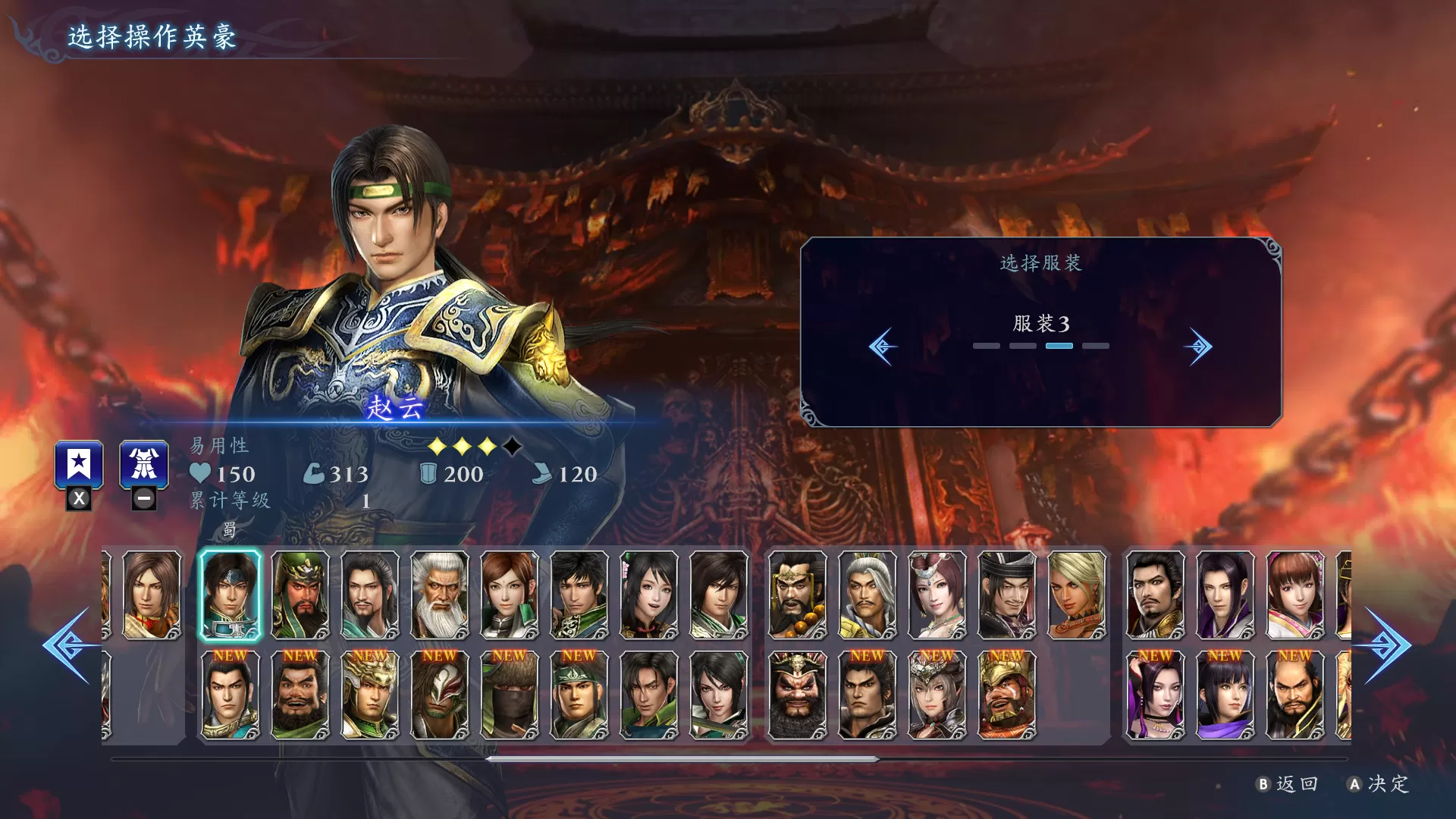Image resolution: width=1456 pixels, height=819 pixels.
Task: Select the highlighted Zhao Yun portrait
Action: (x=230, y=595)
